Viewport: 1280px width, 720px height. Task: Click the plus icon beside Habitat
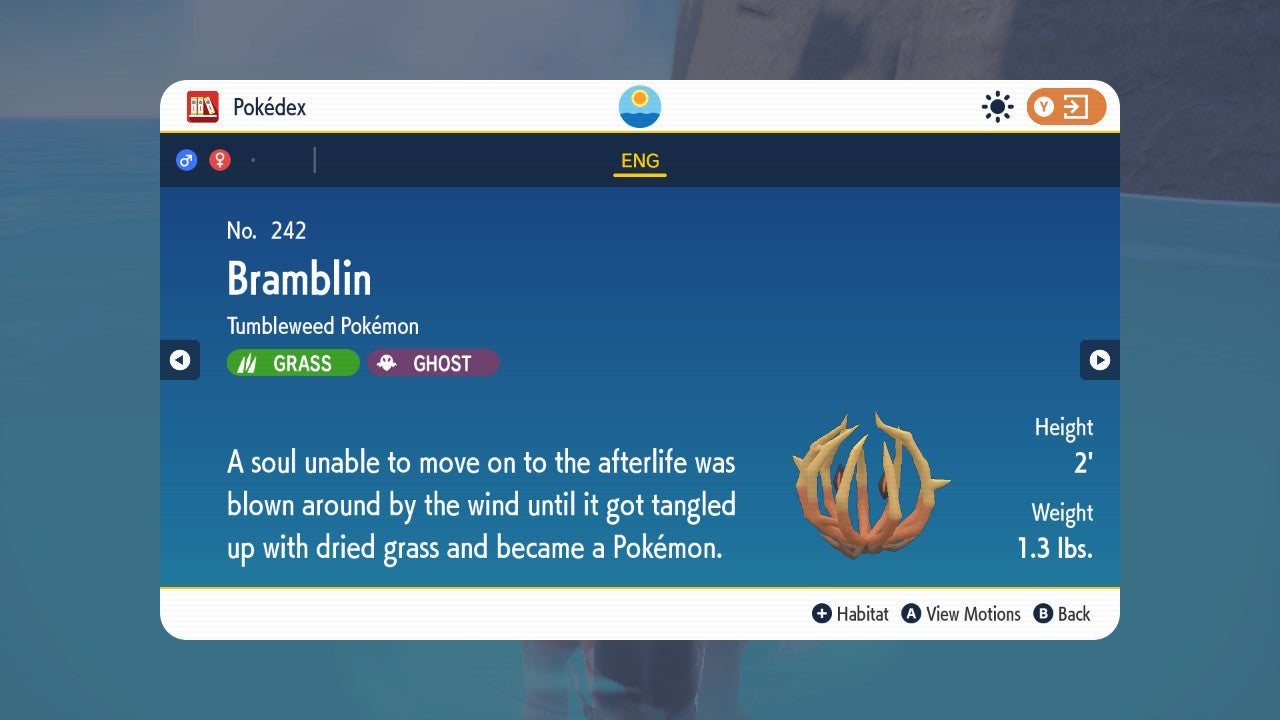point(823,614)
